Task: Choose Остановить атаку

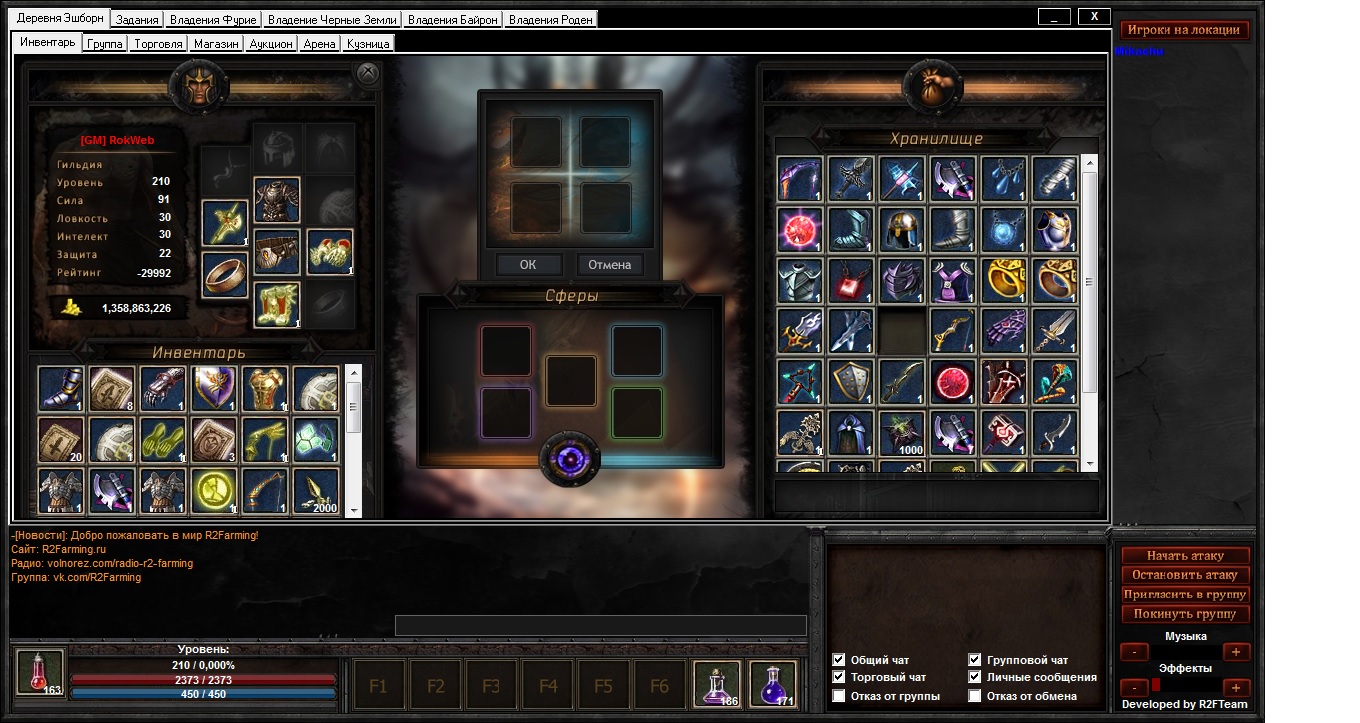Action: click(1185, 575)
